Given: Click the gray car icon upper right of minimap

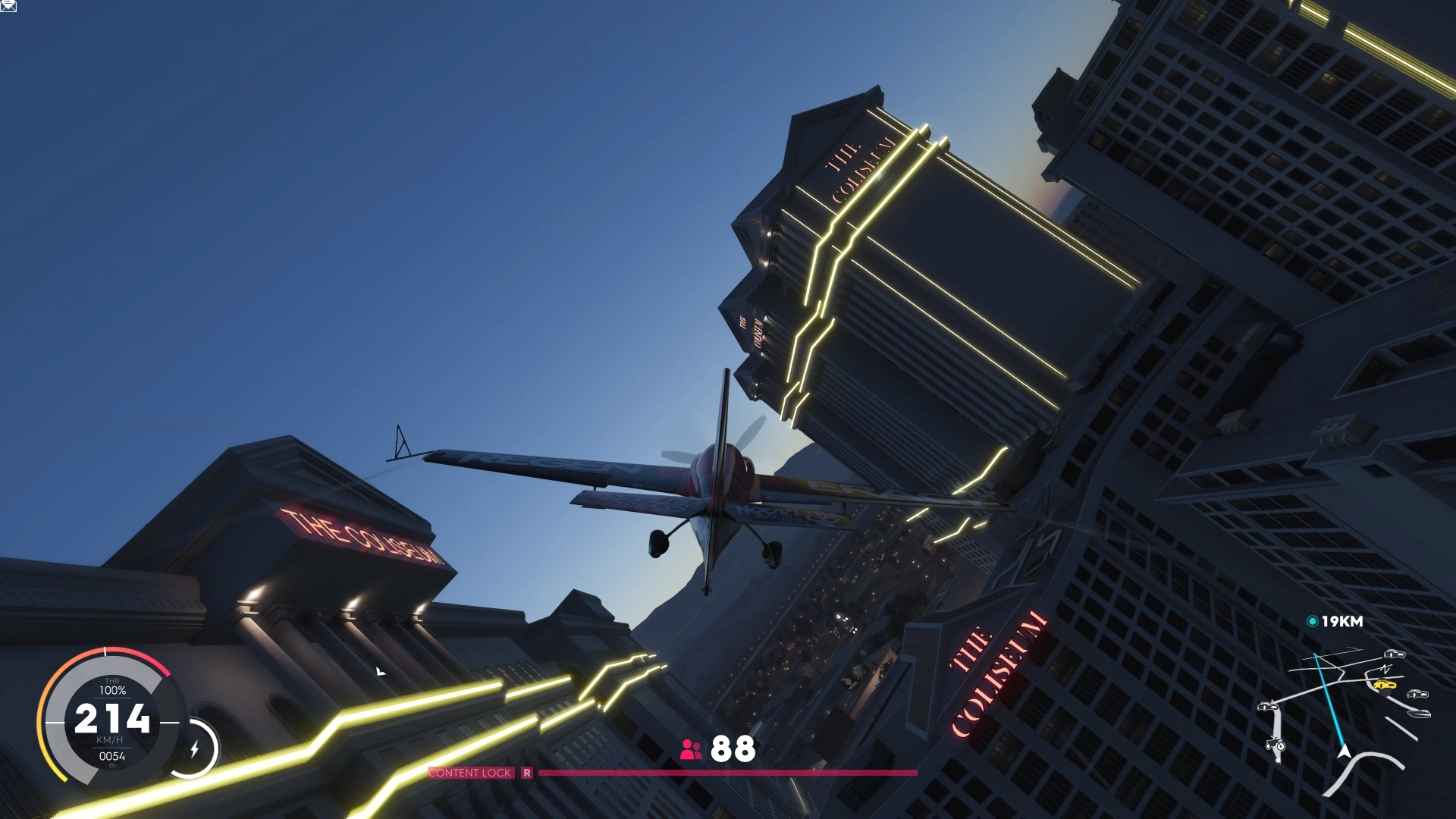Looking at the screenshot, I should tap(1395, 654).
